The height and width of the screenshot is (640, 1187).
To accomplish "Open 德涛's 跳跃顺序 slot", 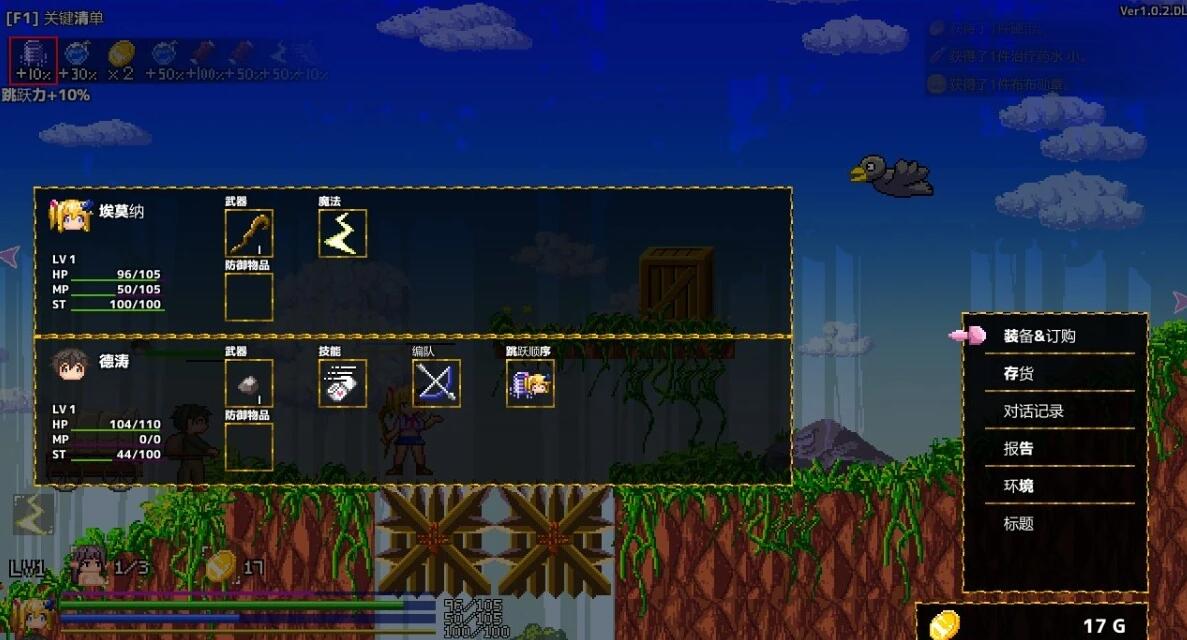I will pos(531,383).
